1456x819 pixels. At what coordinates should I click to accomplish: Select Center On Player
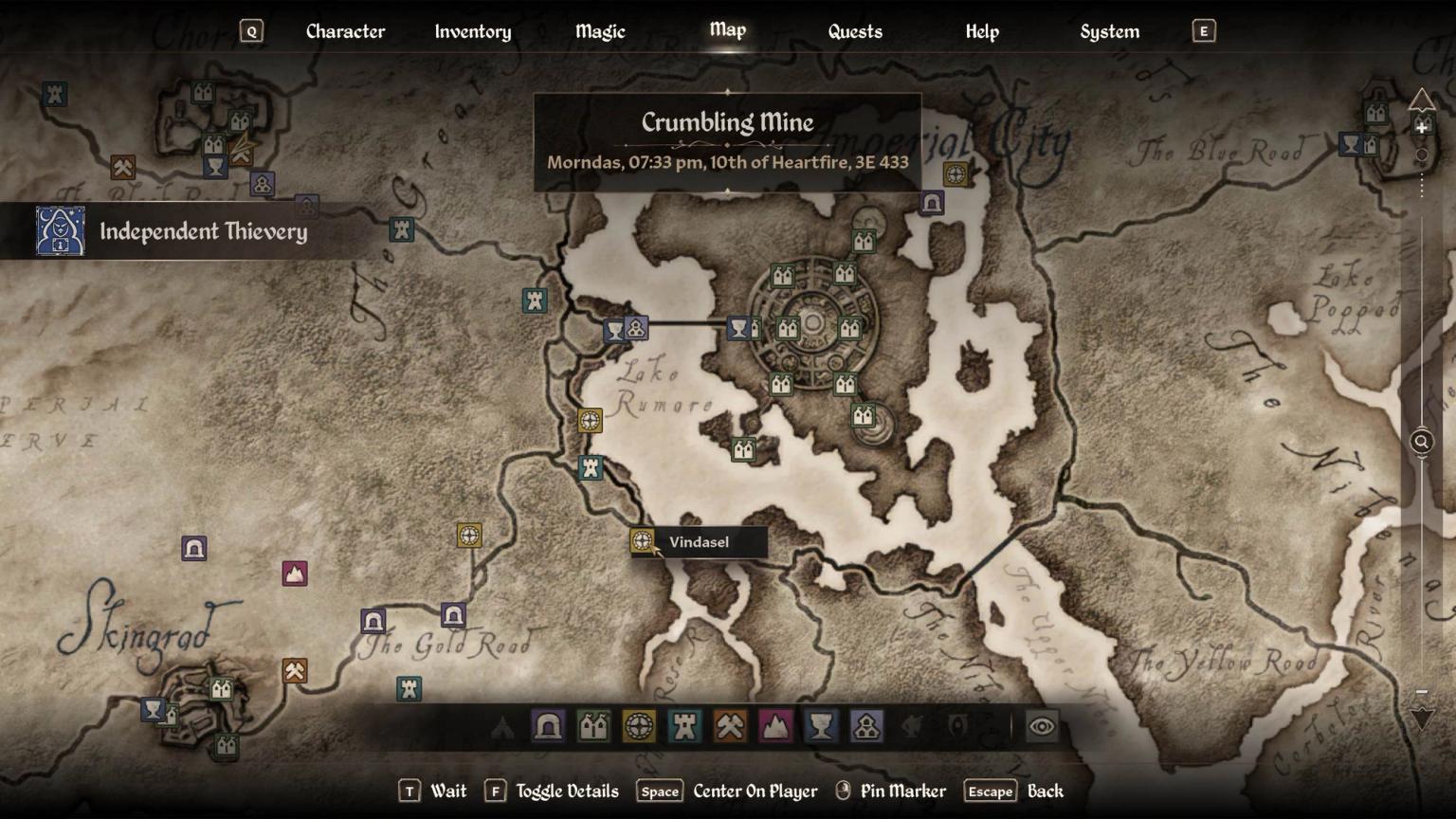click(x=755, y=790)
